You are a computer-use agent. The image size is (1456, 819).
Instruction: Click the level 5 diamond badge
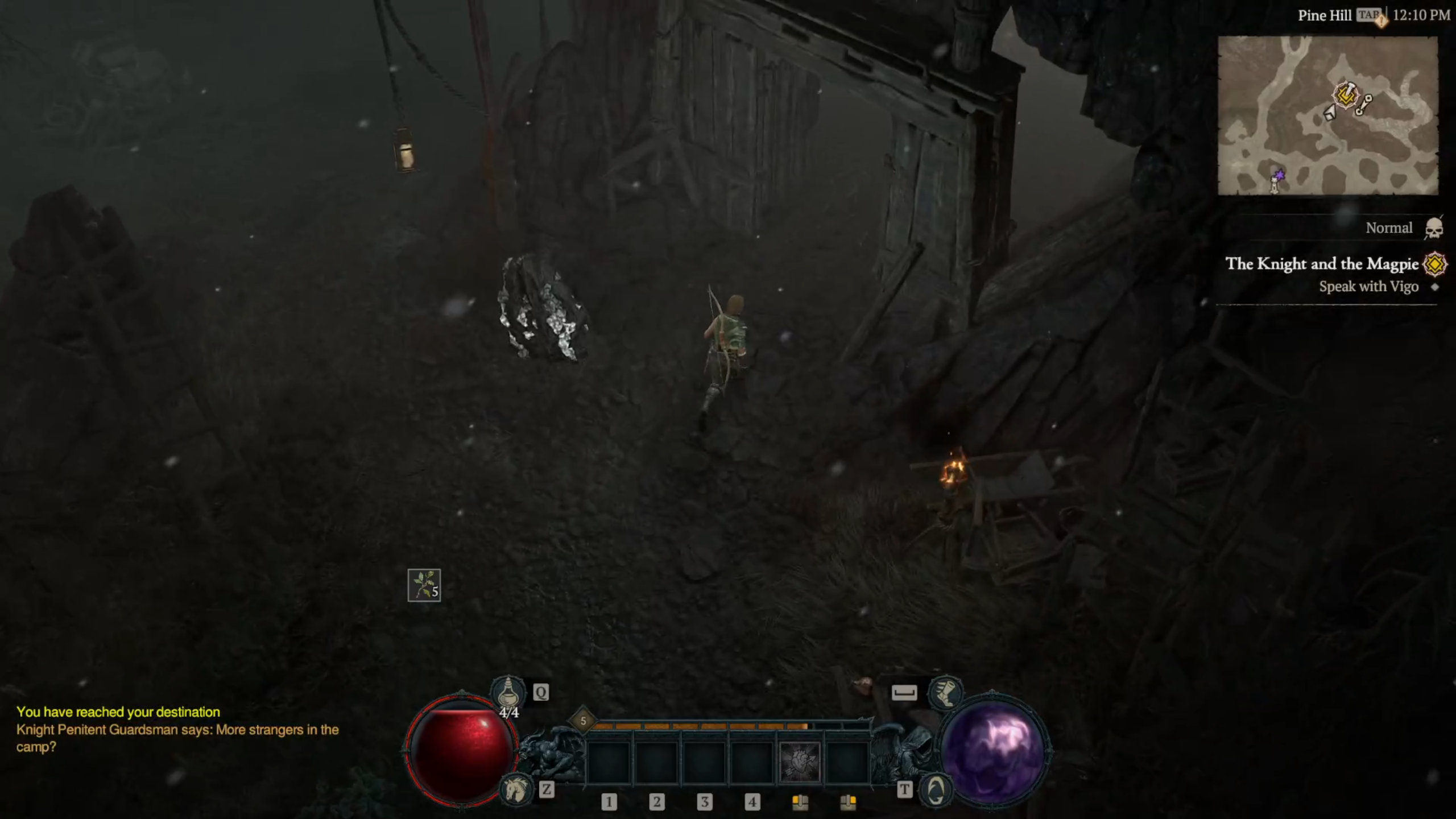click(x=583, y=721)
